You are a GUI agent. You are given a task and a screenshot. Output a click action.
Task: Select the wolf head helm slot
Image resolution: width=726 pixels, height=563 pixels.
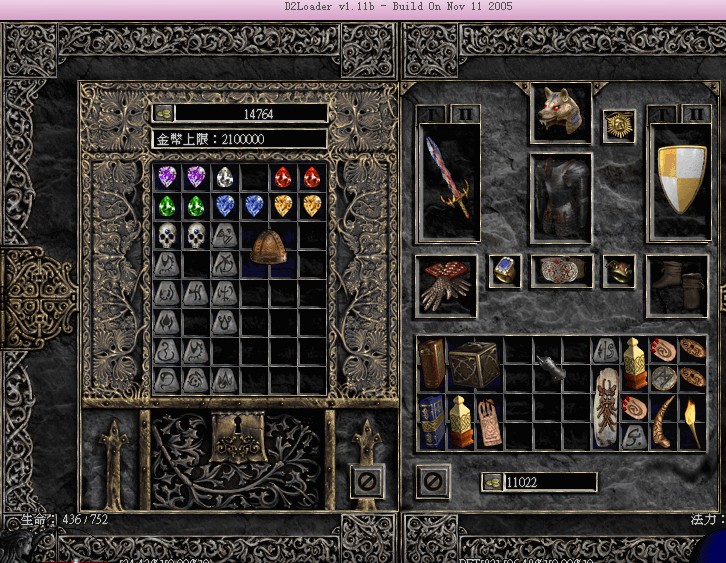click(x=561, y=111)
